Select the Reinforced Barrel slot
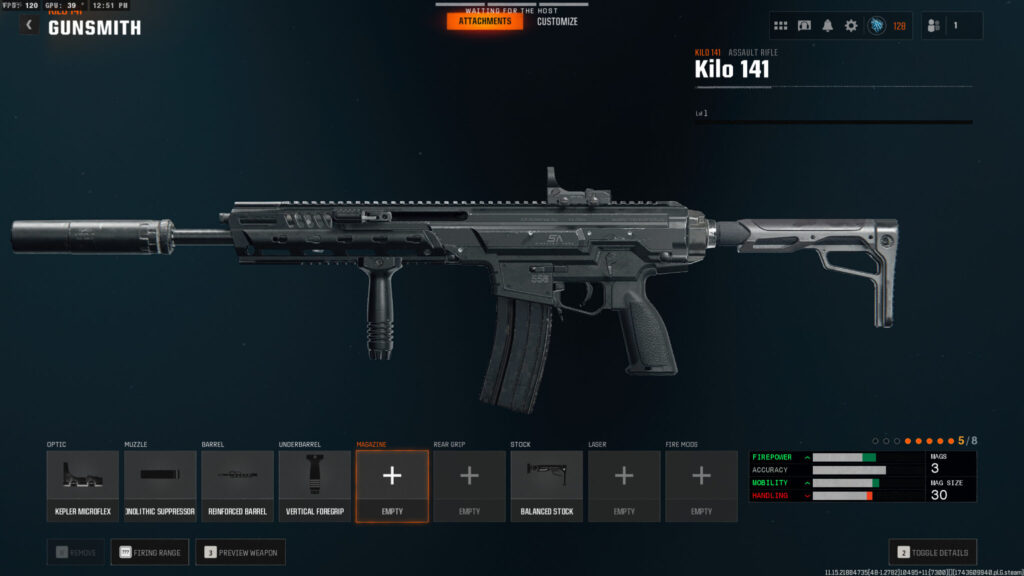 pyautogui.click(x=237, y=485)
